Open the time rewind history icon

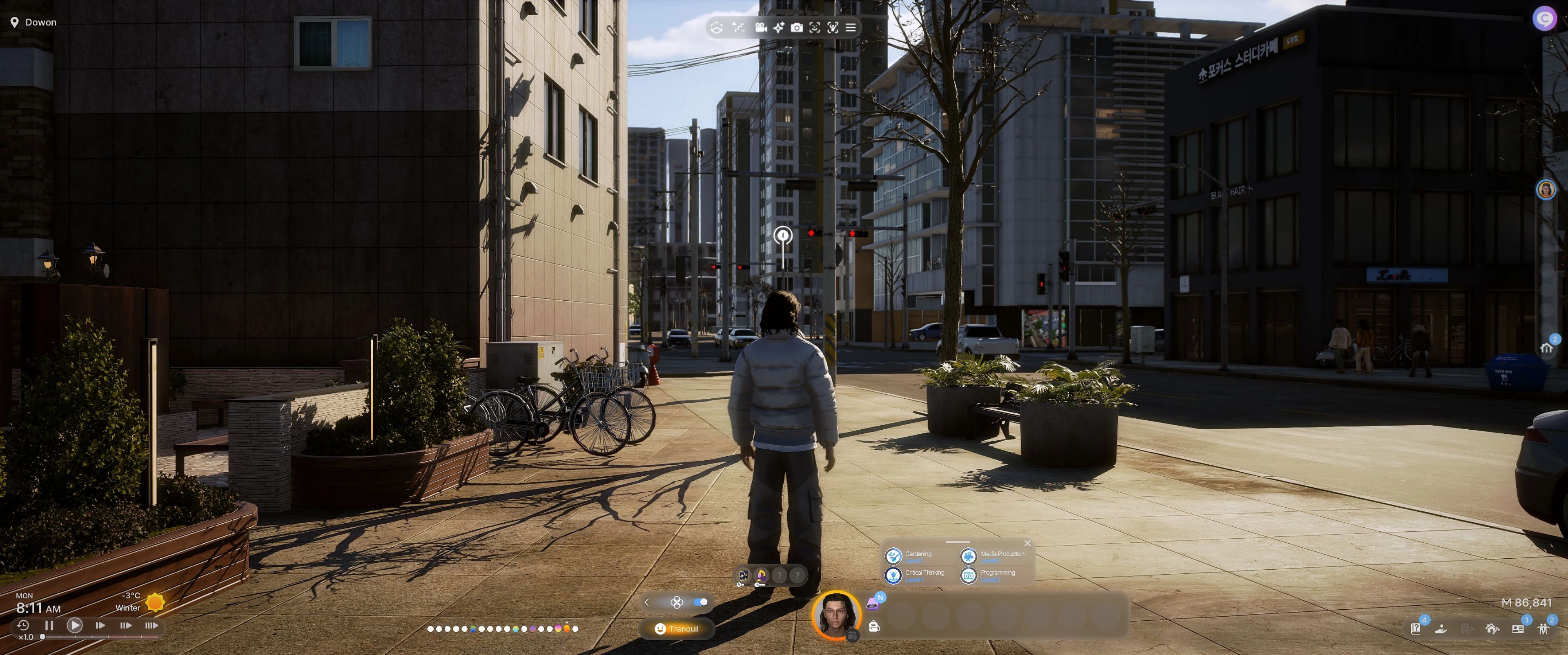(23, 625)
